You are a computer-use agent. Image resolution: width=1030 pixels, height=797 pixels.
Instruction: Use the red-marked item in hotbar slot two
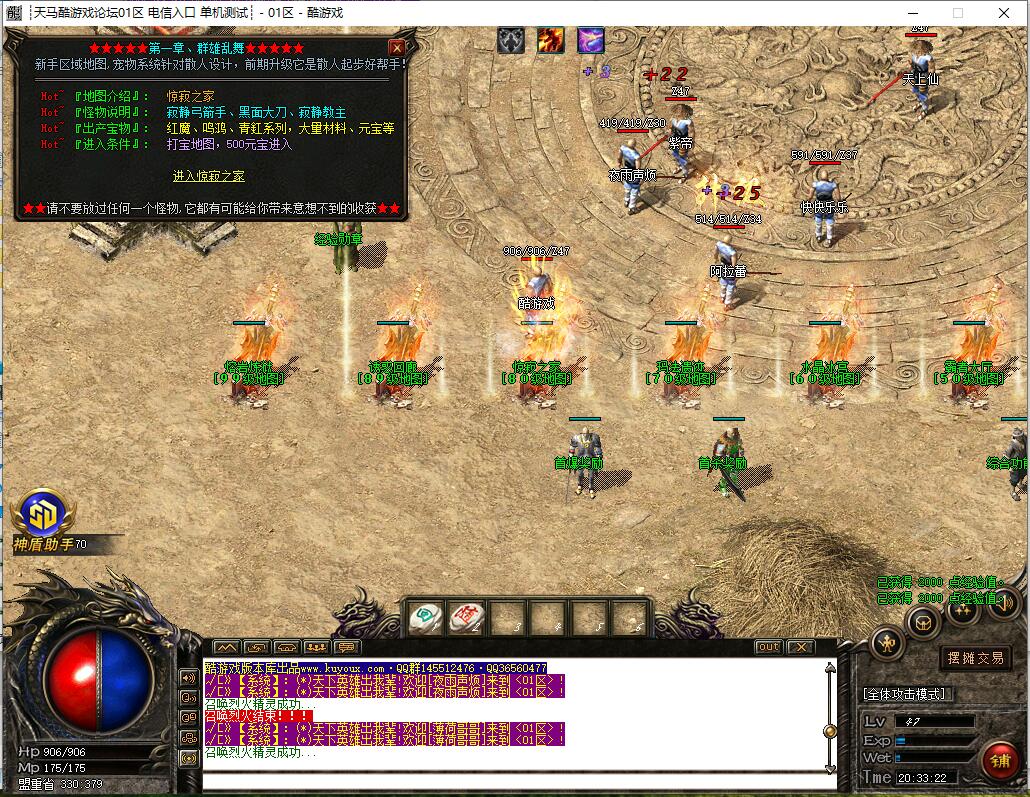coord(466,617)
